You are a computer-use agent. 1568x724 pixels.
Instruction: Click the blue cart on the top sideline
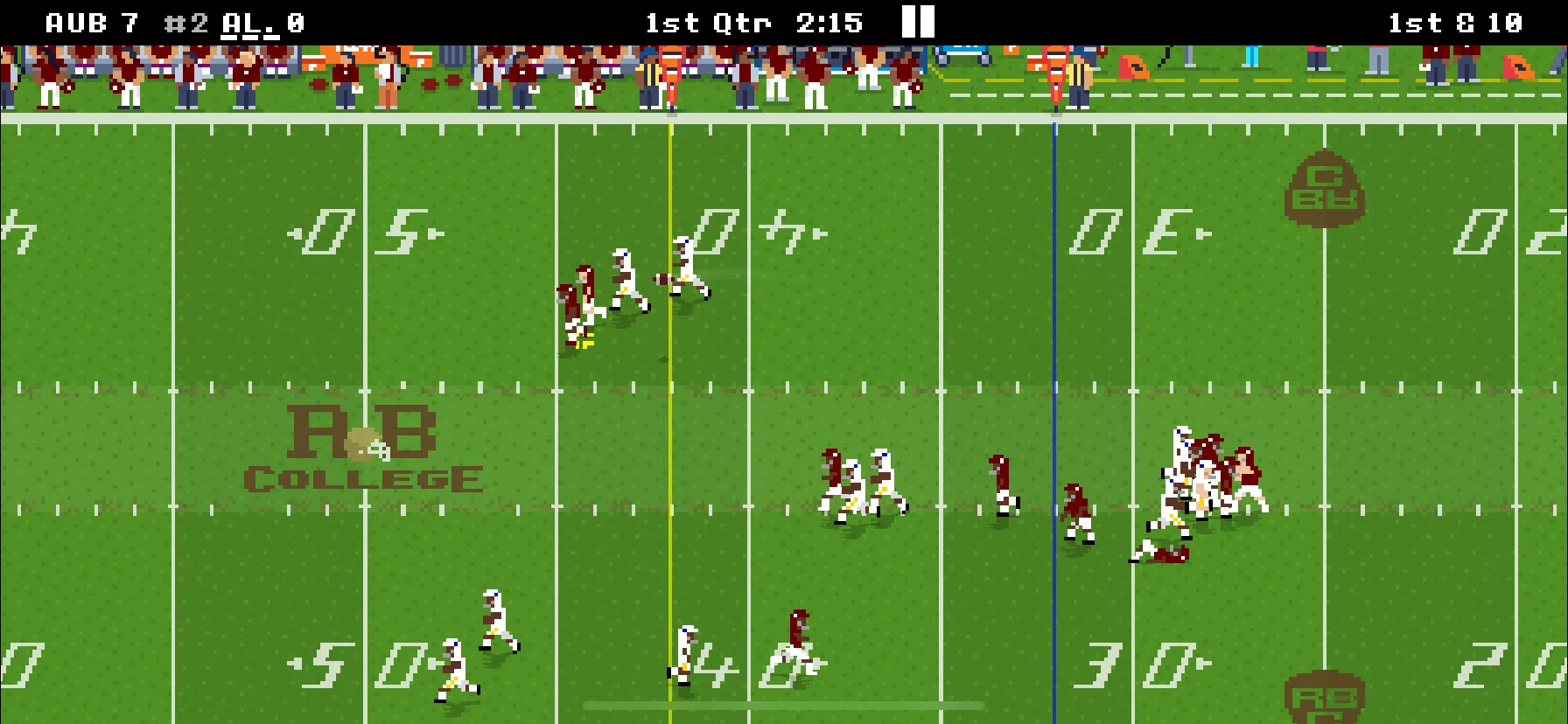coord(961,54)
